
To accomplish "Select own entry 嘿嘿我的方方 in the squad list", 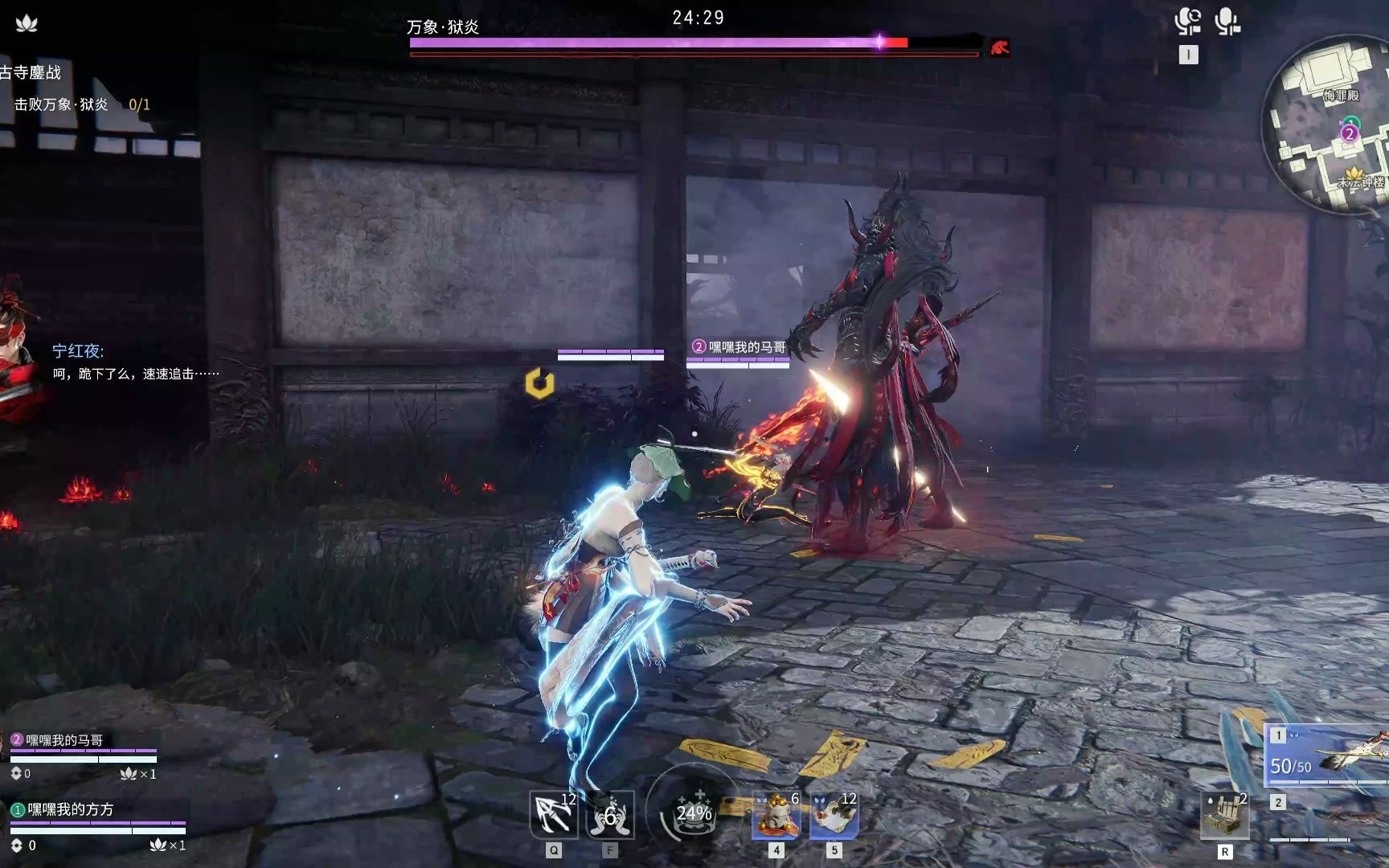I will pos(71,809).
